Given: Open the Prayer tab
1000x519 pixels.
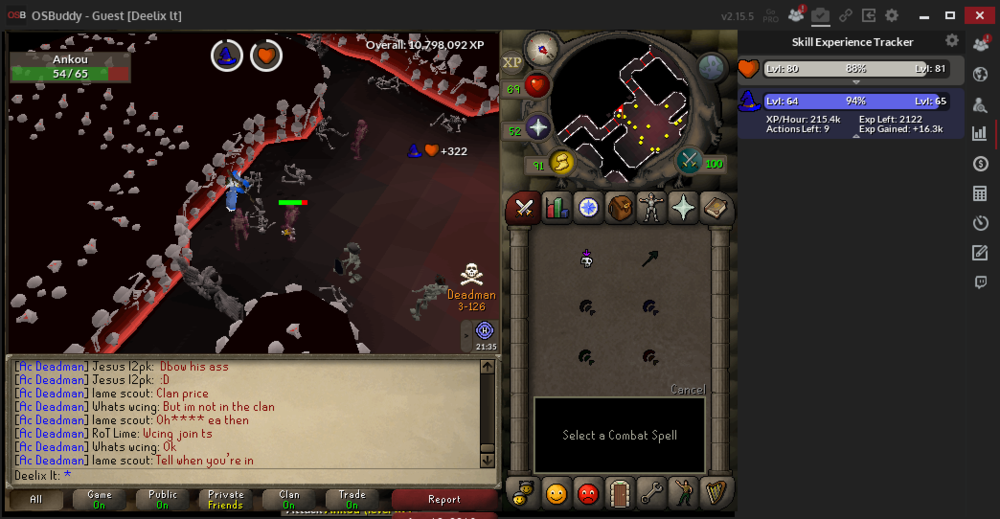Looking at the screenshot, I should point(684,208).
